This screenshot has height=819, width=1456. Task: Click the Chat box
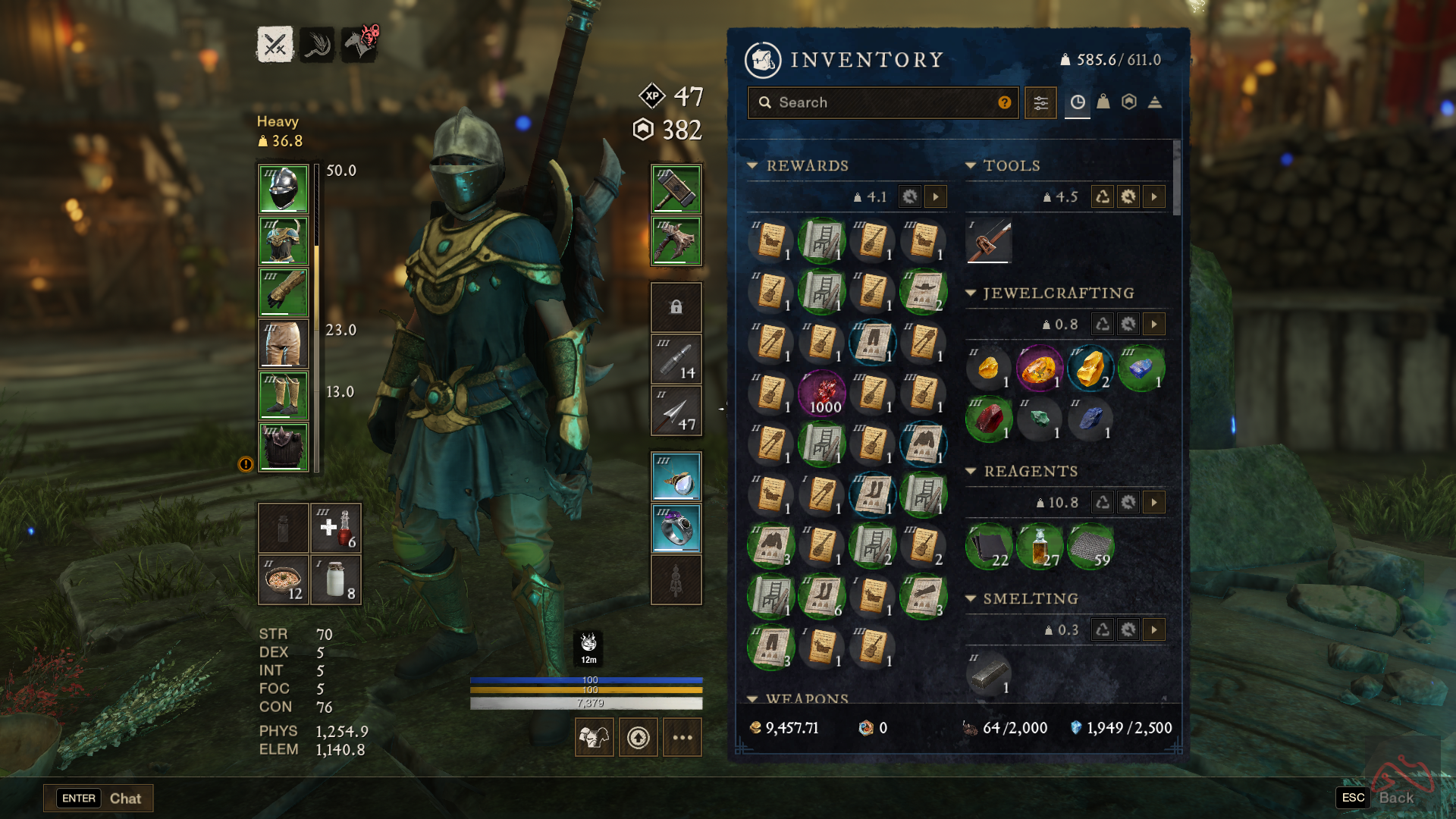tap(99, 798)
